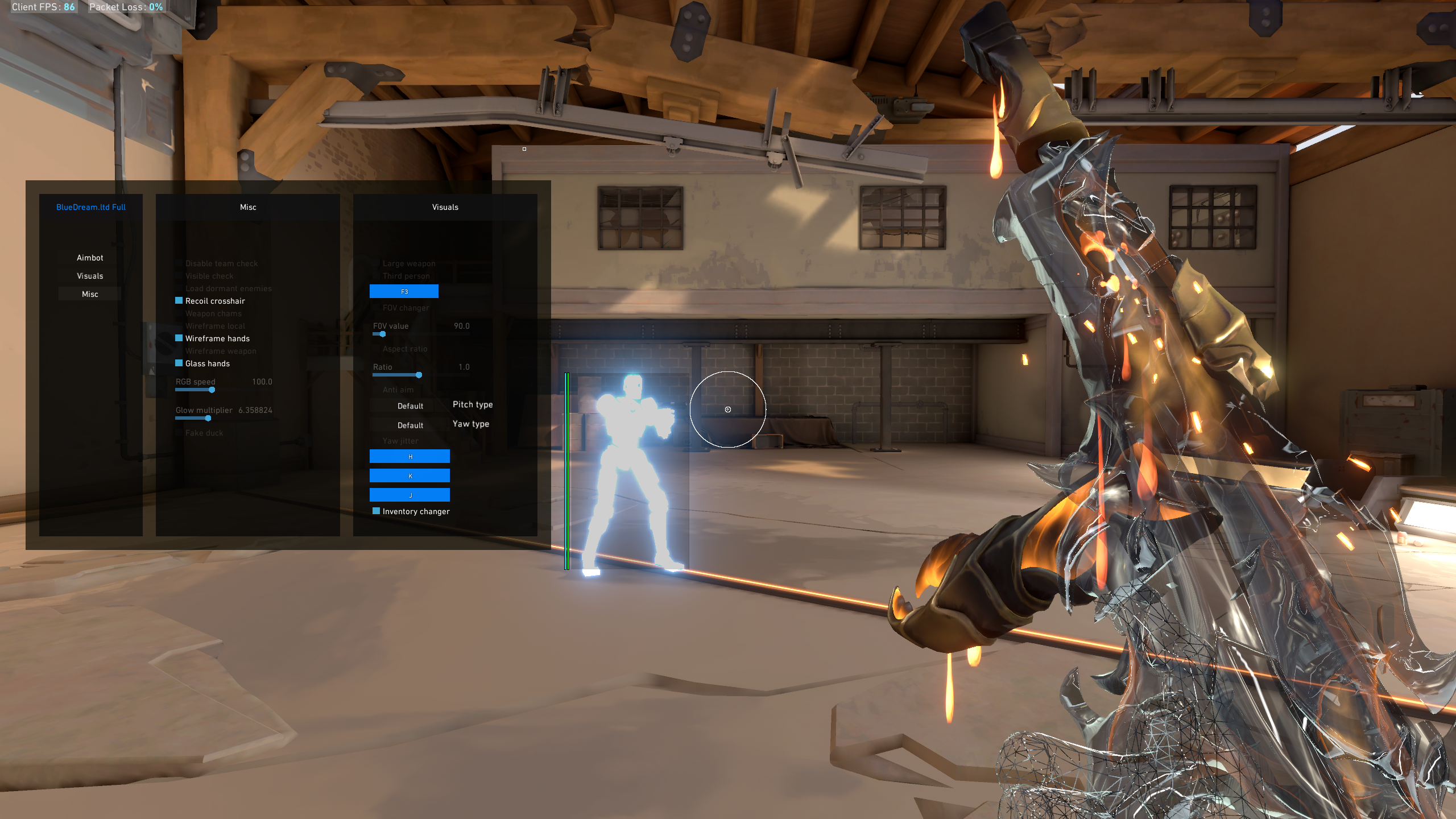Viewport: 1456px width, 819px height.
Task: Open the Yaw type dropdown
Action: 410,425
